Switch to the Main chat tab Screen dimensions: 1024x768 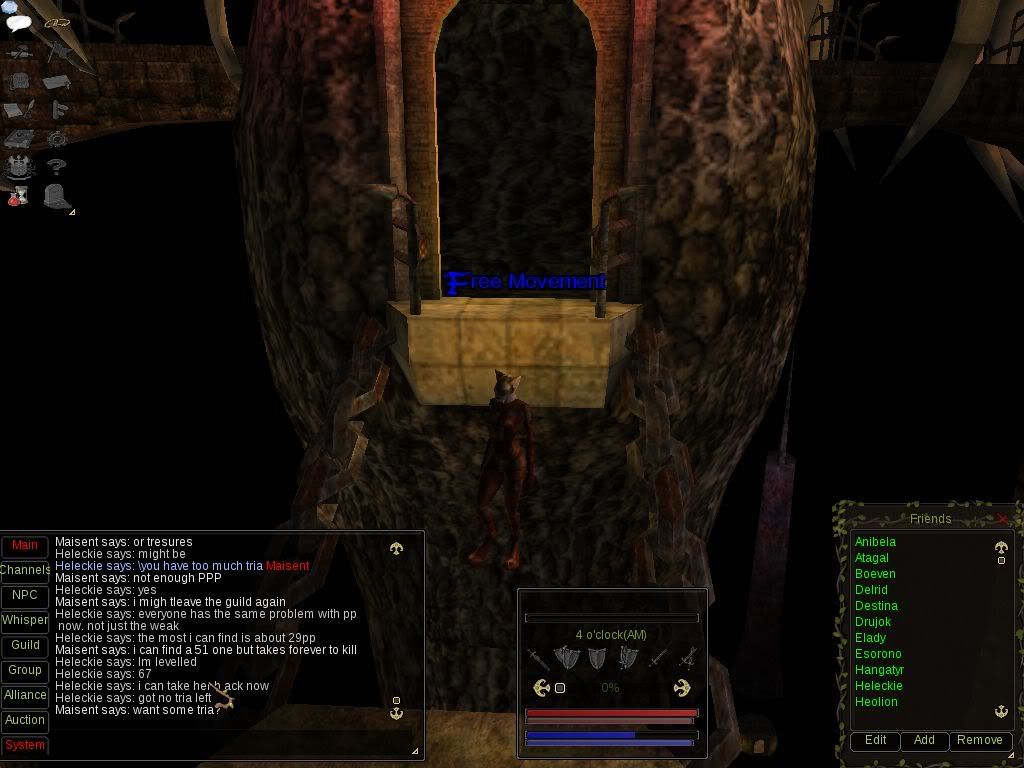25,546
